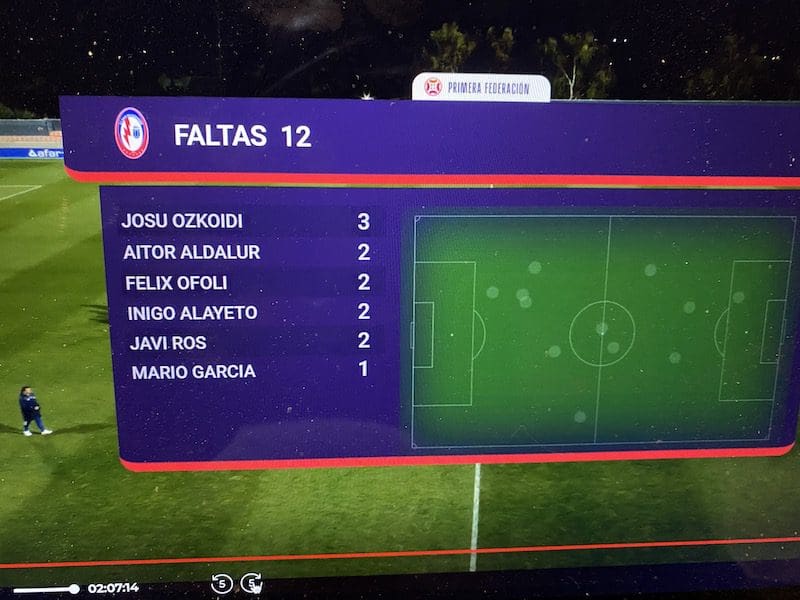
Task: Click the video progress slider handle
Action: point(73,589)
